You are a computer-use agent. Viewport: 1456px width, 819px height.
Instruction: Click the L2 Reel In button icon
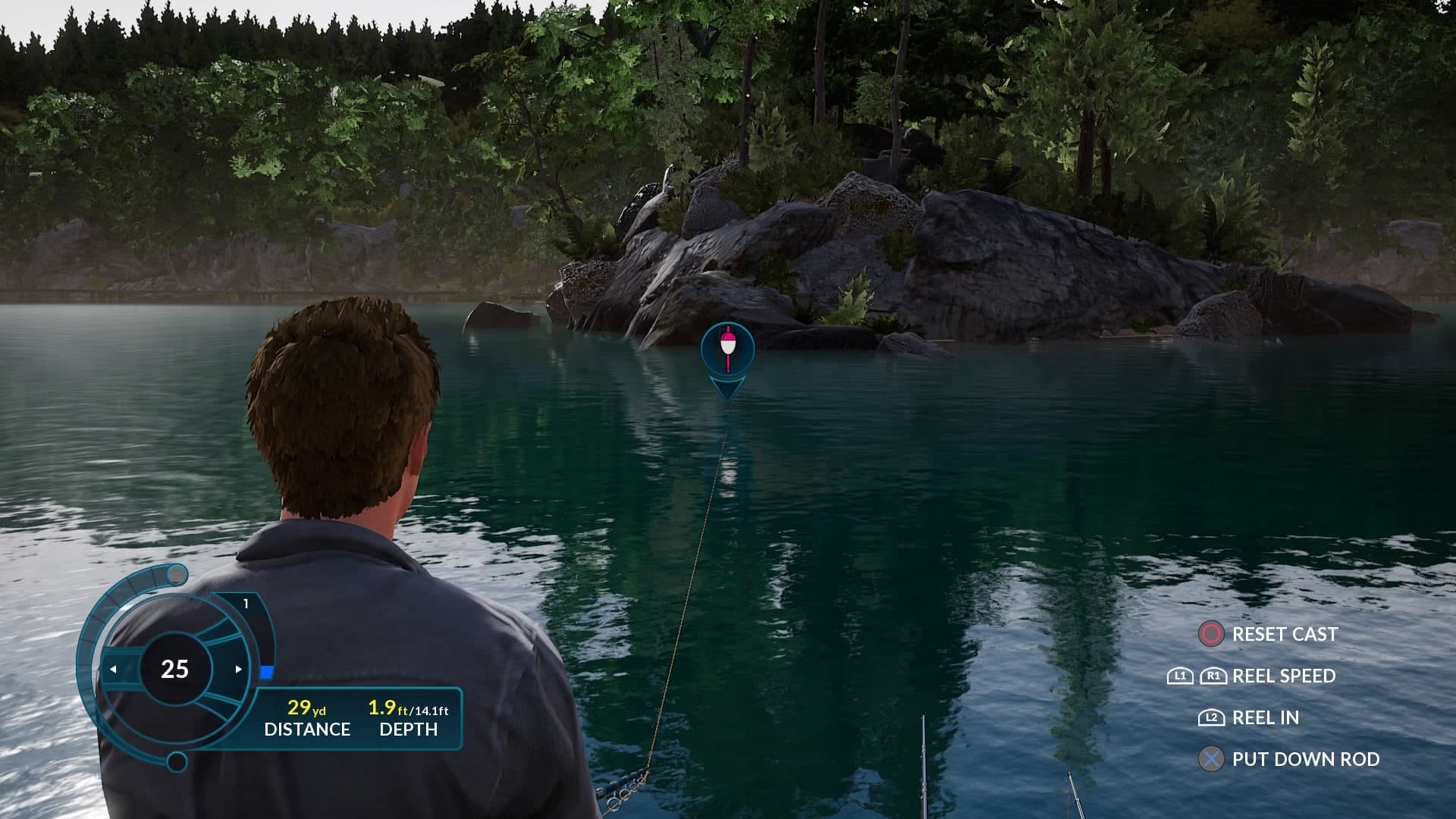coord(1213,718)
